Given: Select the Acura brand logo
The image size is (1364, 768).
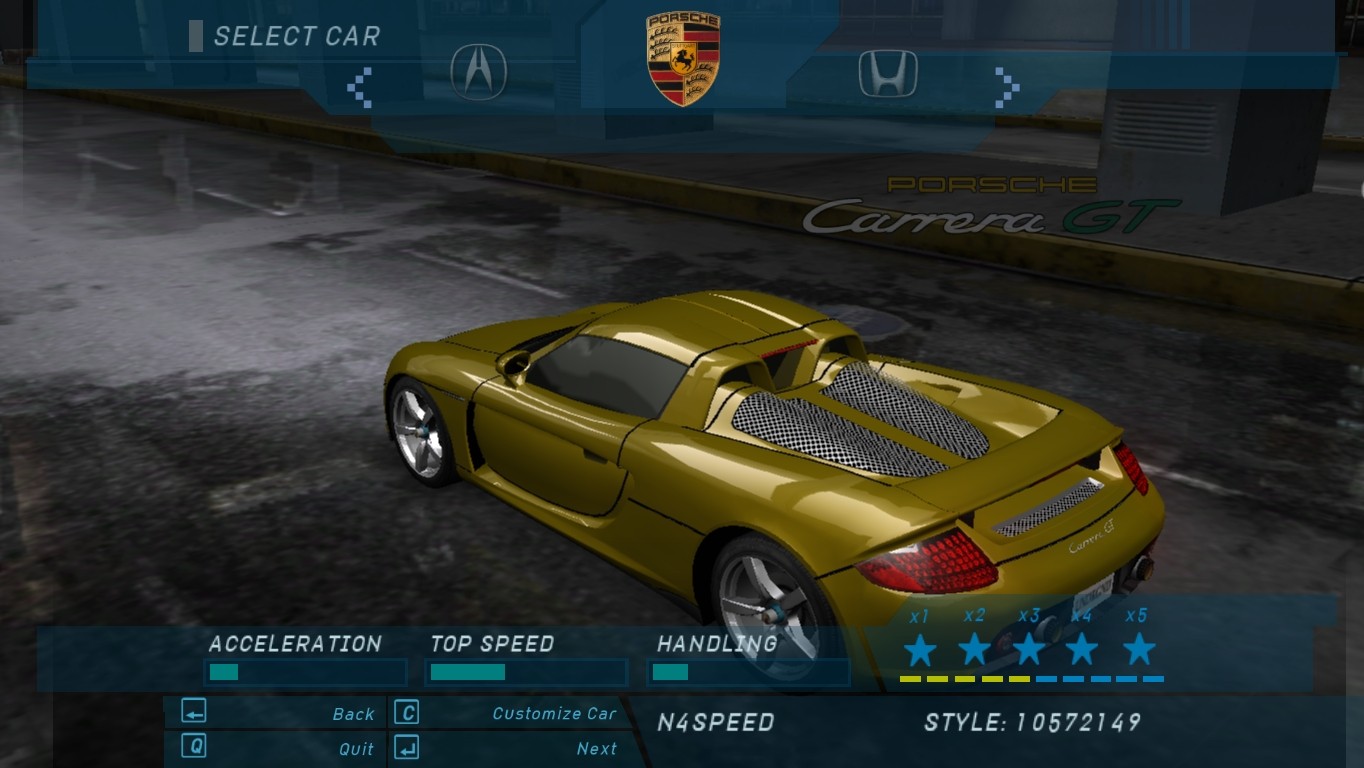Looking at the screenshot, I should [478, 71].
